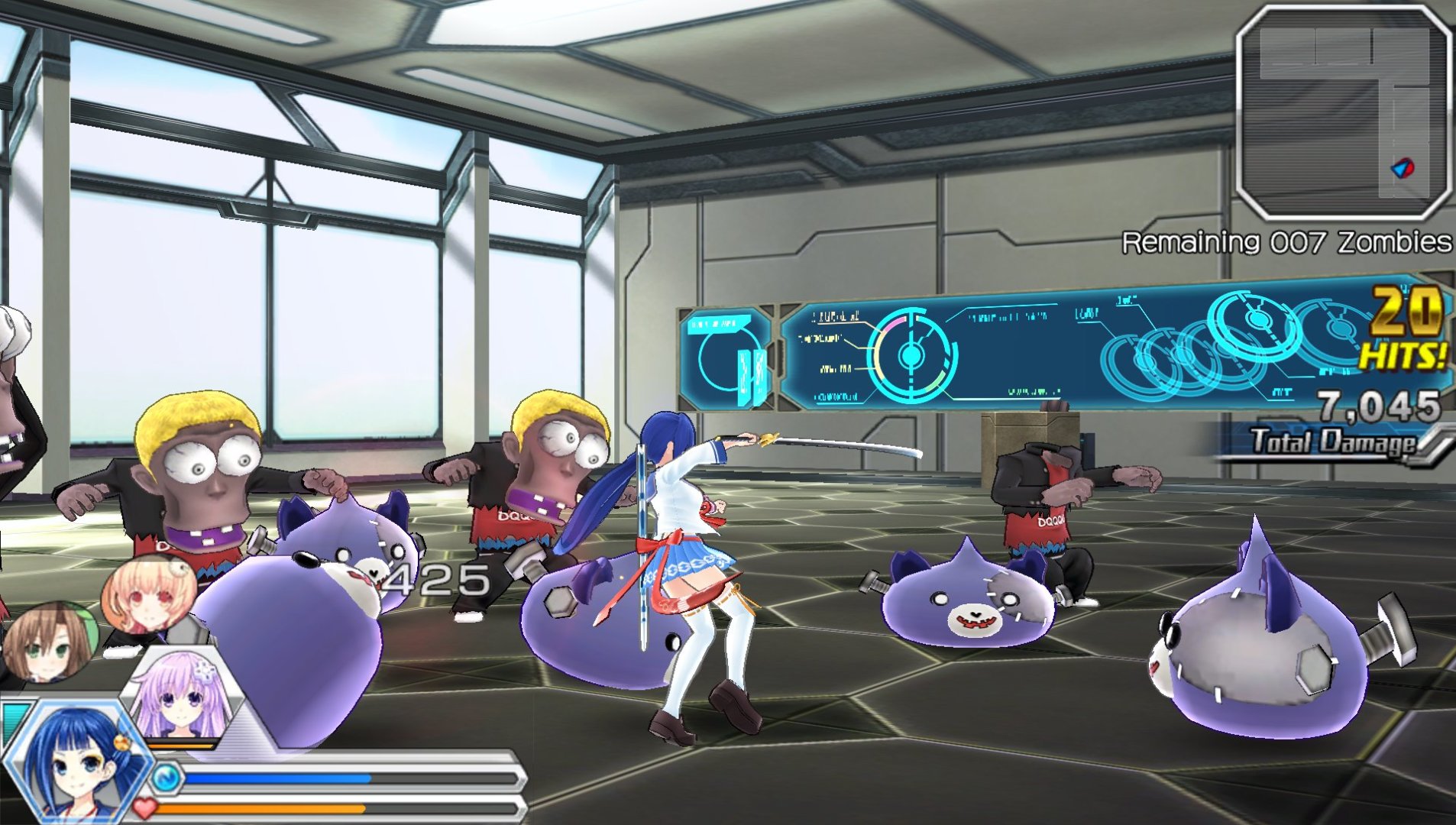Select the blue-haired active character portrait
Viewport: 1456px width, 825px height.
coord(76,760)
